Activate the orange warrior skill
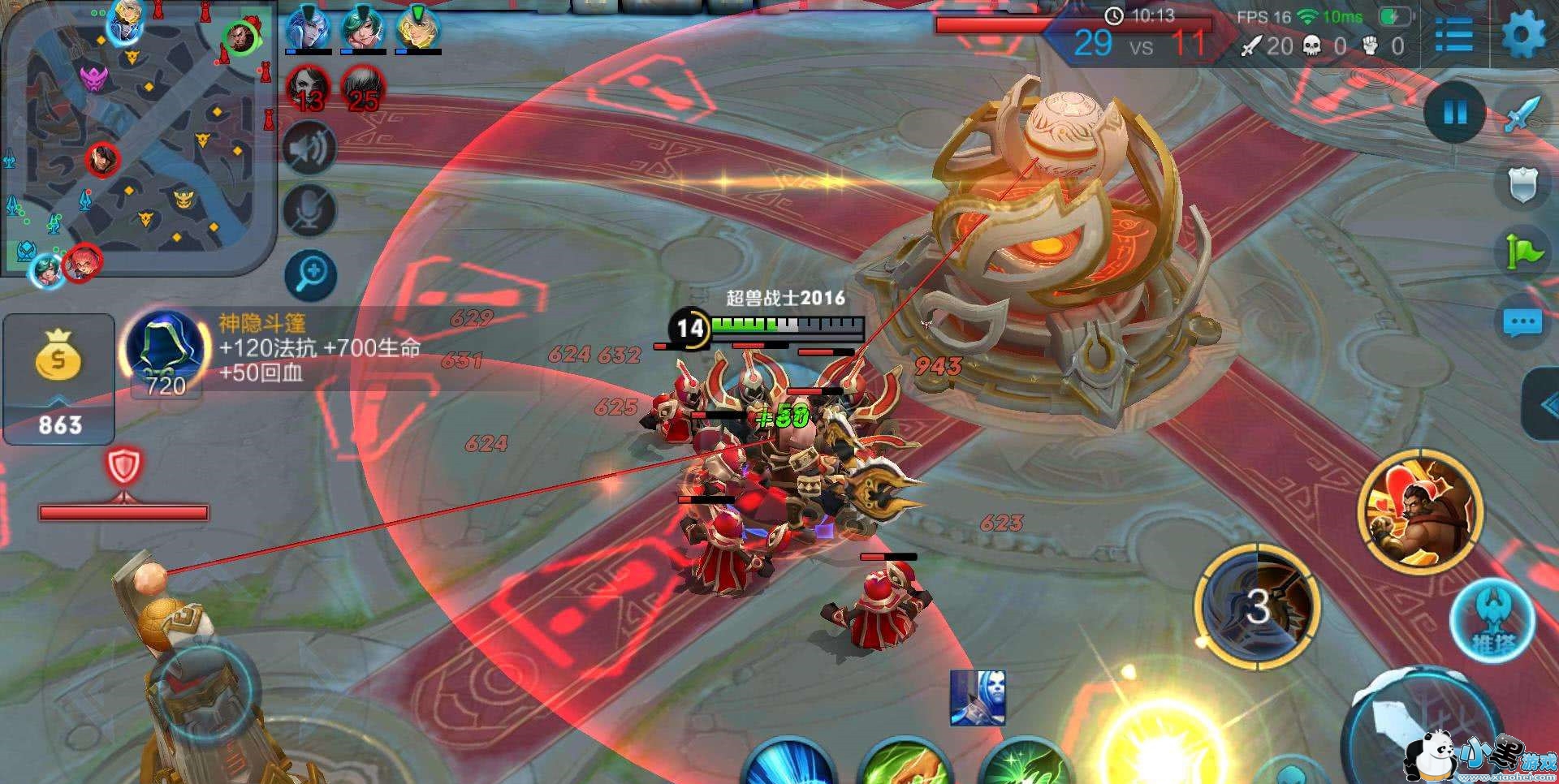The height and width of the screenshot is (784, 1559). (x=1420, y=511)
